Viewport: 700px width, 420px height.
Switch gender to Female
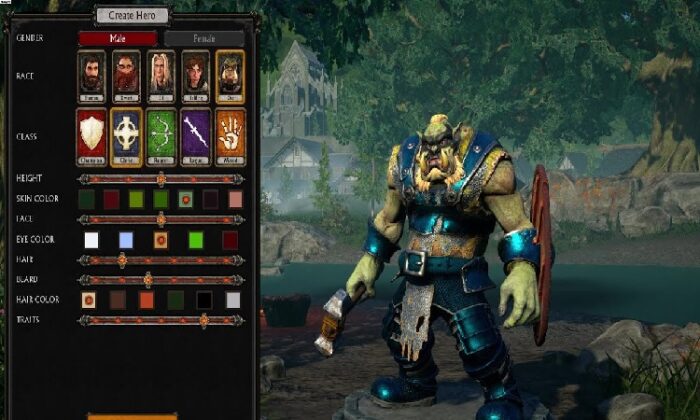tap(204, 39)
